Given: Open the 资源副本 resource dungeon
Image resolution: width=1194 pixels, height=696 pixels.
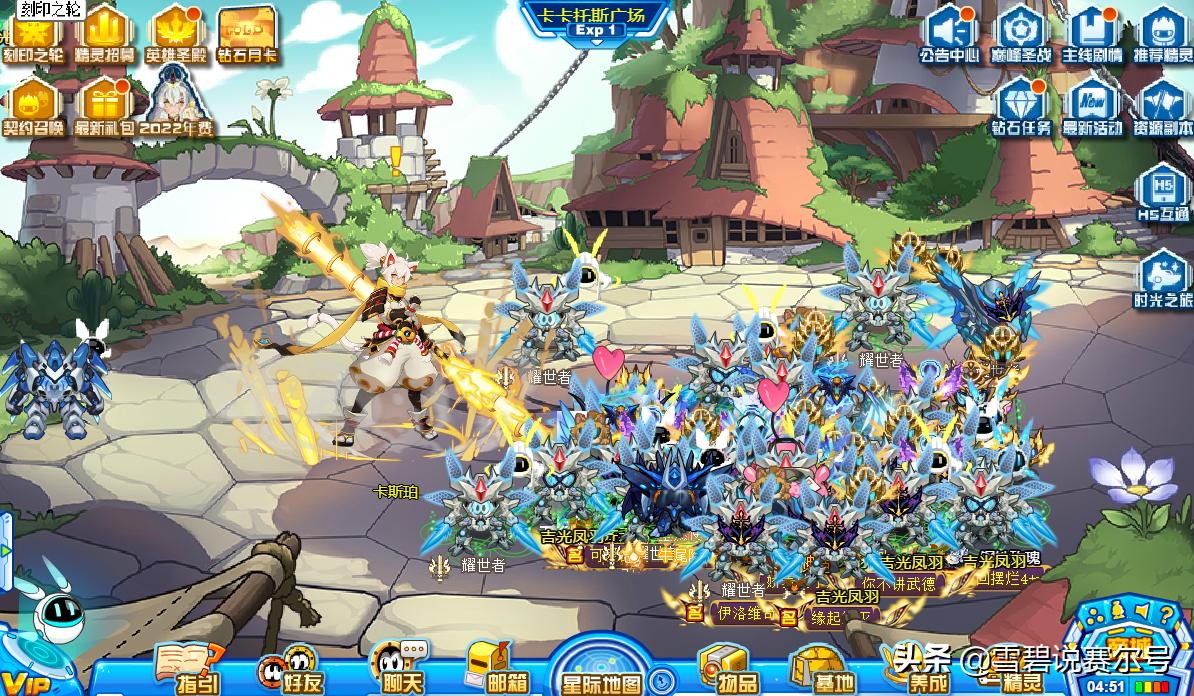Looking at the screenshot, I should pos(1163,106).
